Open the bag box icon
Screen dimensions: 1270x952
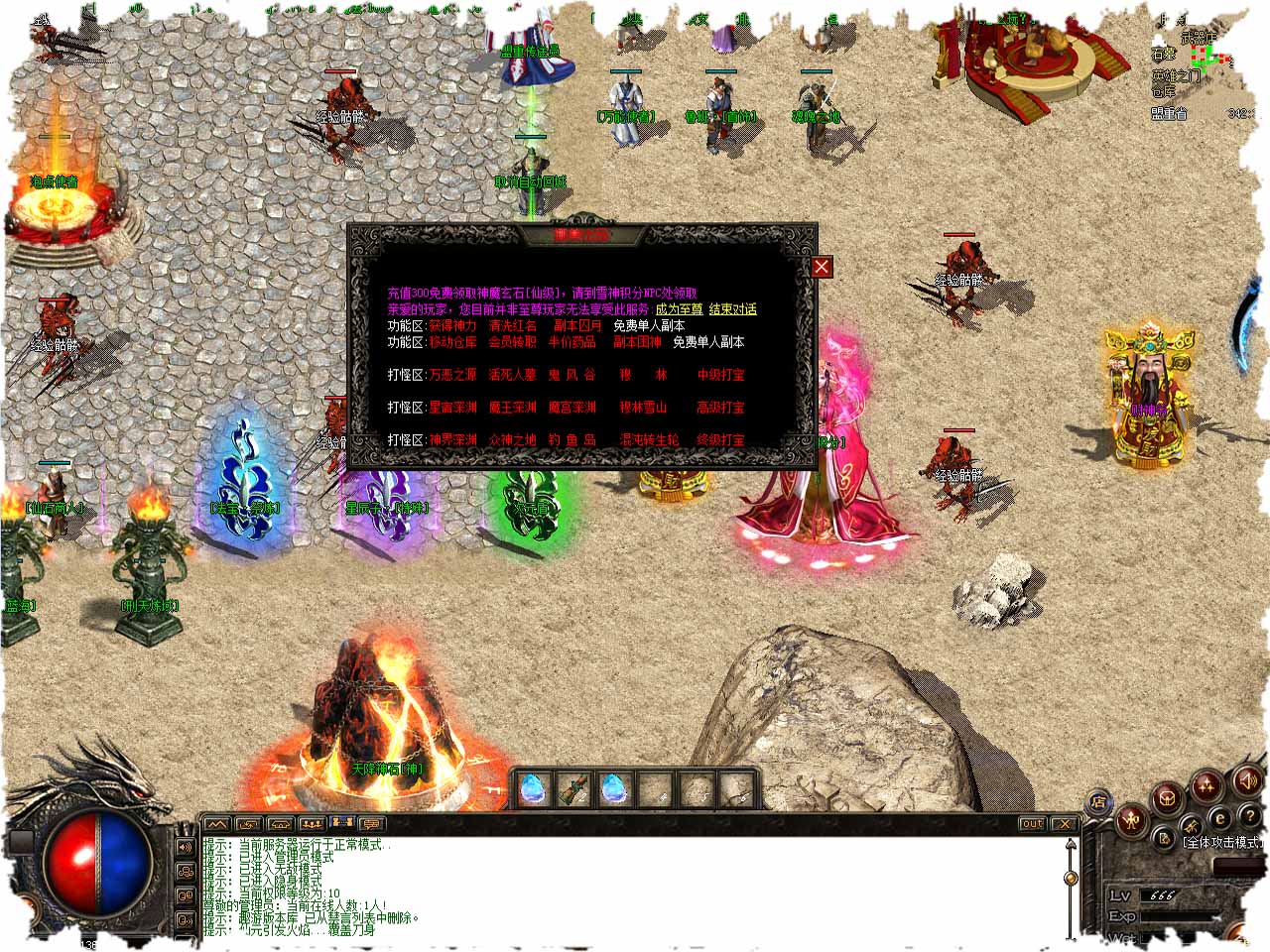click(1168, 797)
